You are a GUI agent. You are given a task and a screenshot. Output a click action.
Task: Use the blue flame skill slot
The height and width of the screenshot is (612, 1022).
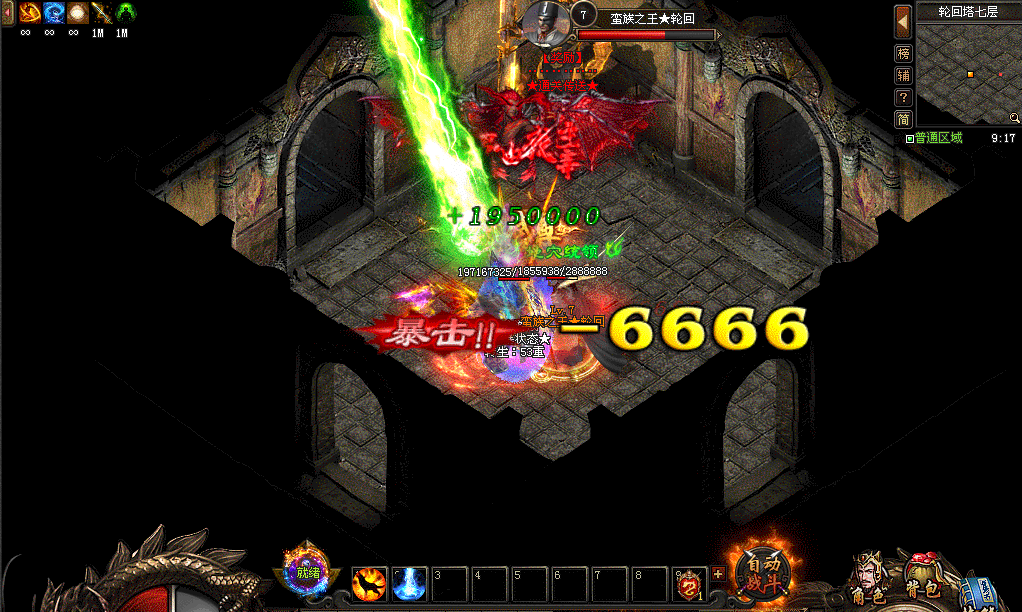pos(409,583)
